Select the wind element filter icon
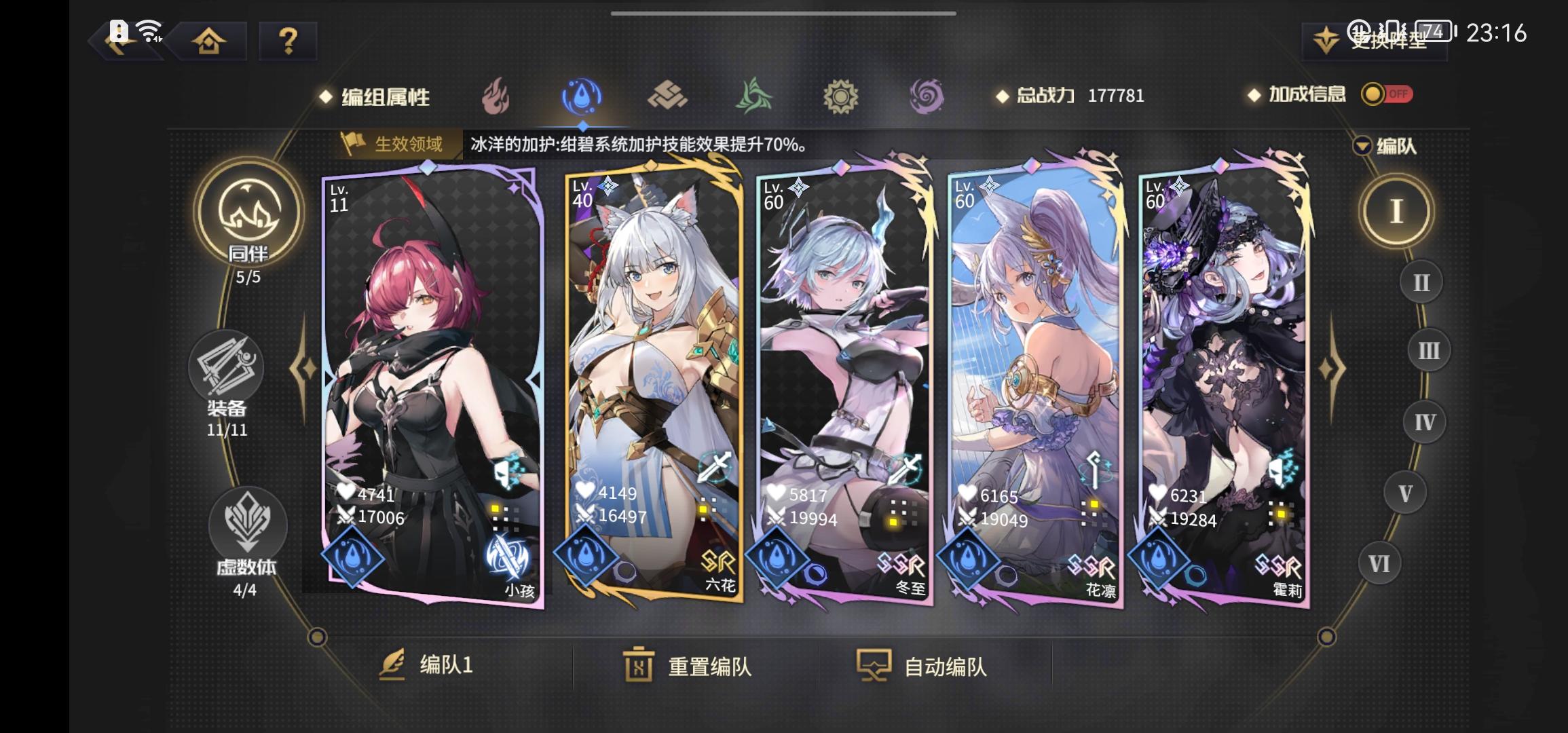Screen dimensions: 1568x733 [x=753, y=96]
